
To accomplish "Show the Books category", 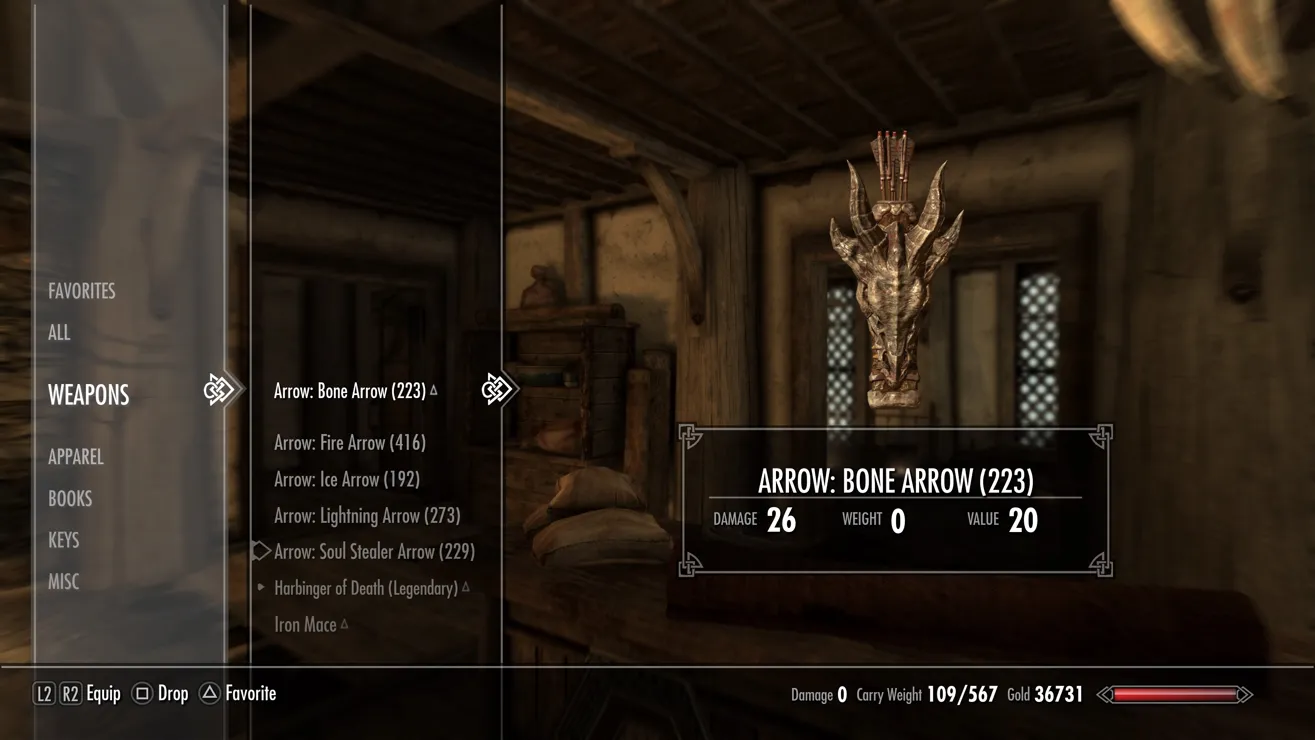I will point(70,499).
